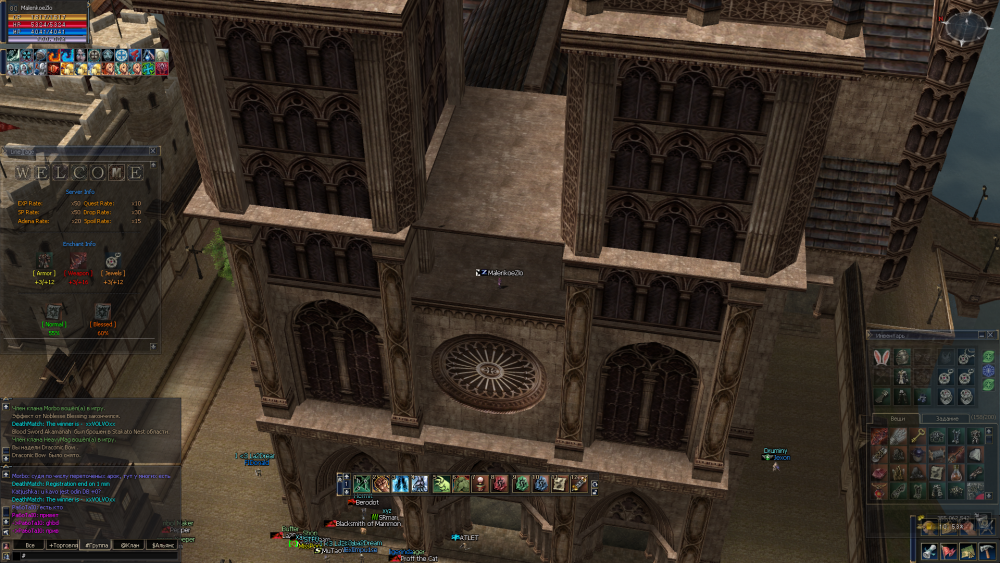Select the Все chat tab

tap(30, 545)
